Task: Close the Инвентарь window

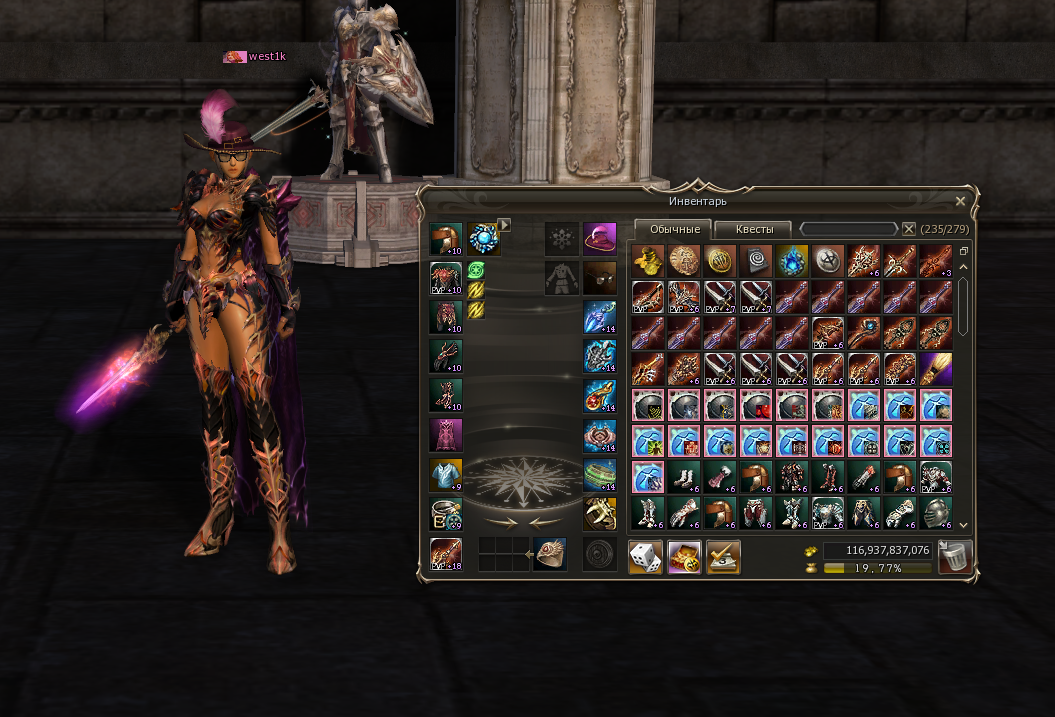Action: 960,201
